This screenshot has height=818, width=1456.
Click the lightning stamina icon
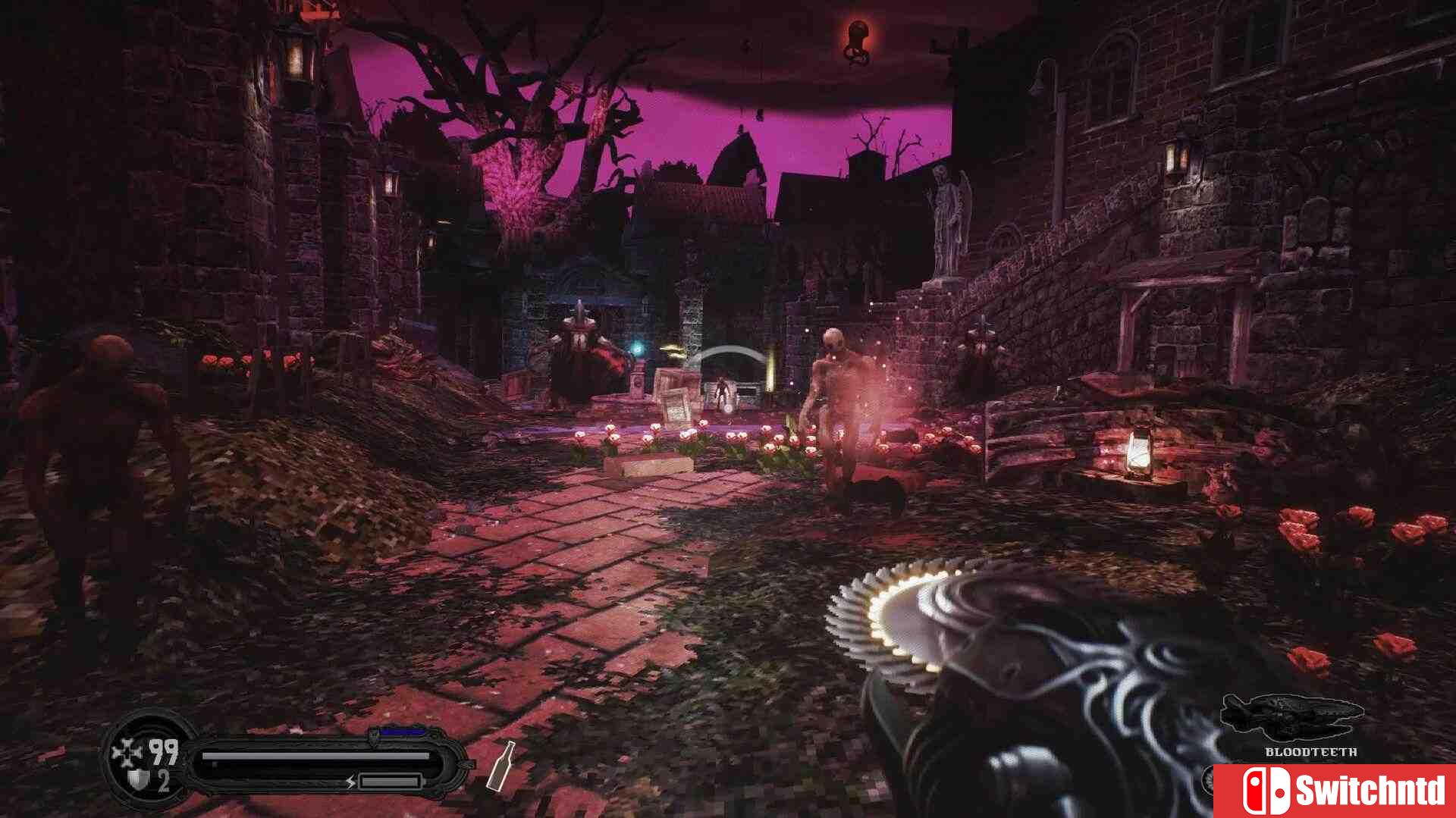[350, 782]
